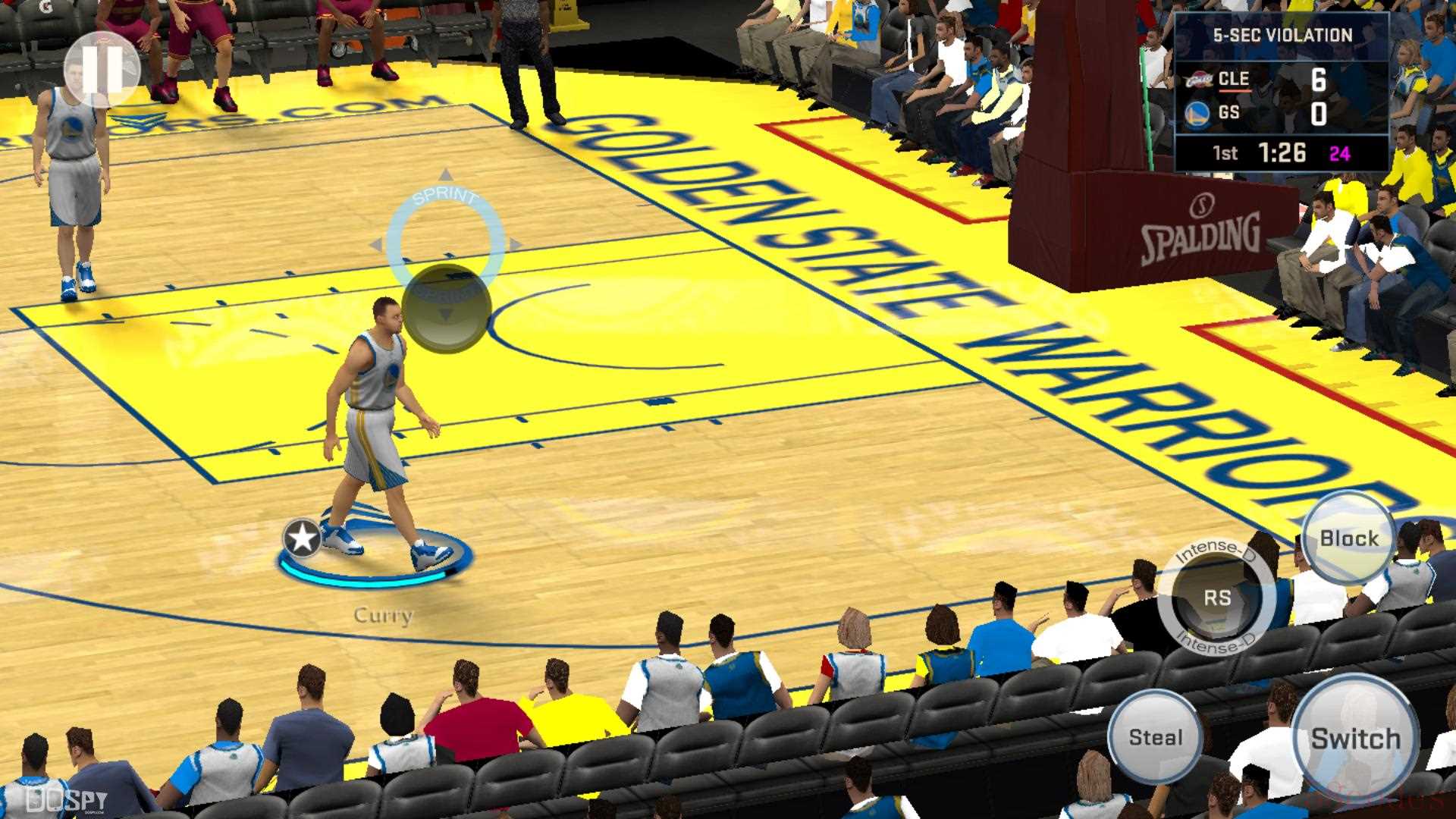This screenshot has height=819, width=1456.
Task: Activate the RS Intense-D stick
Action: click(1216, 598)
